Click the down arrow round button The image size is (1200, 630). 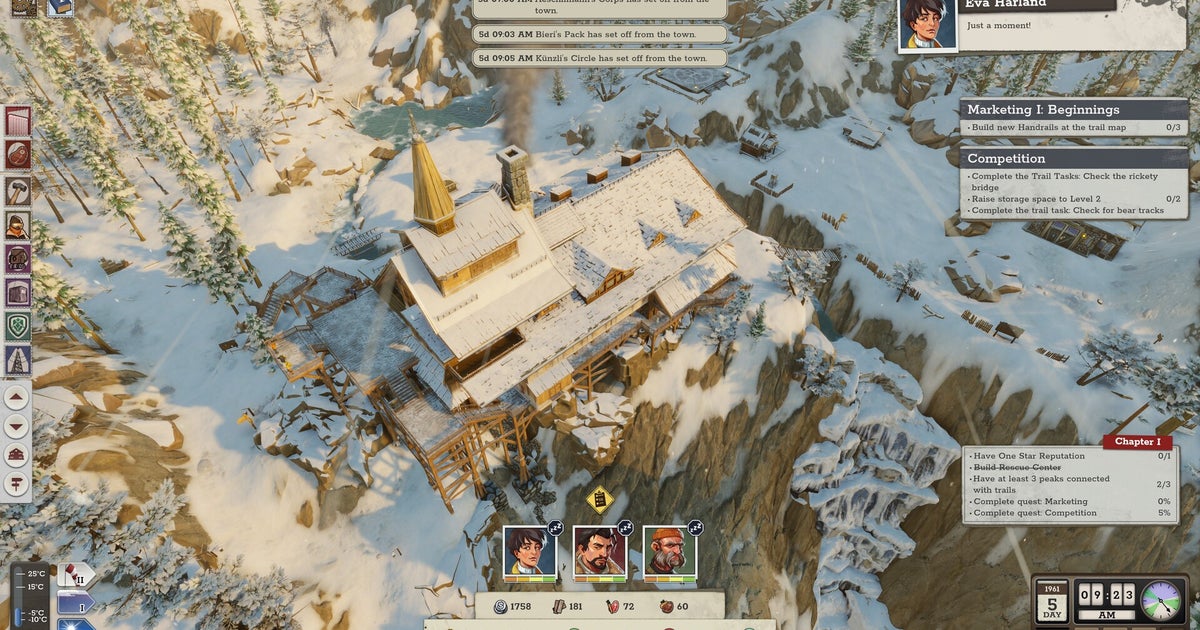(x=17, y=426)
